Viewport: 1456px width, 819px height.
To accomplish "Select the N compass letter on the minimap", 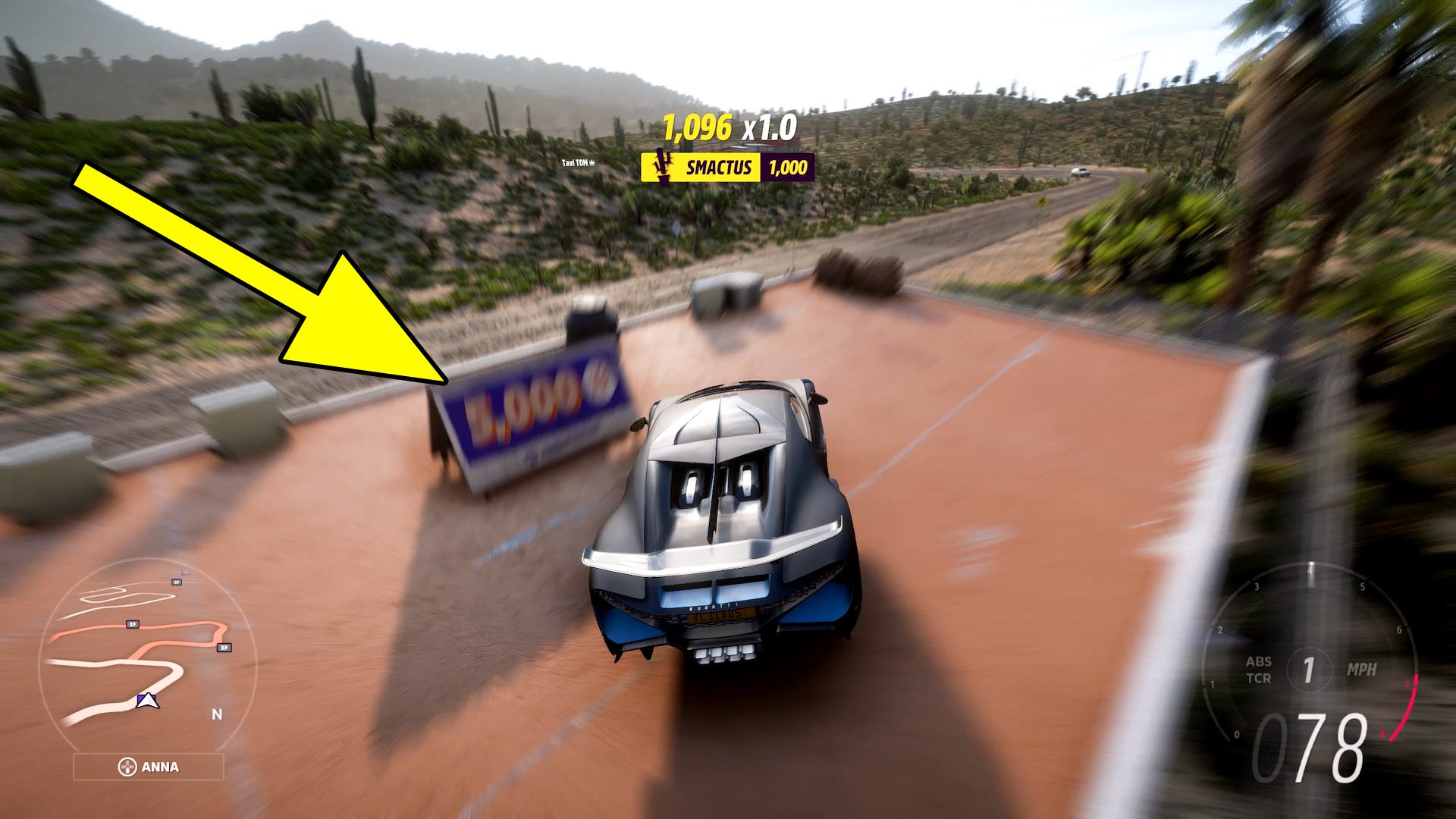I will pyautogui.click(x=216, y=714).
